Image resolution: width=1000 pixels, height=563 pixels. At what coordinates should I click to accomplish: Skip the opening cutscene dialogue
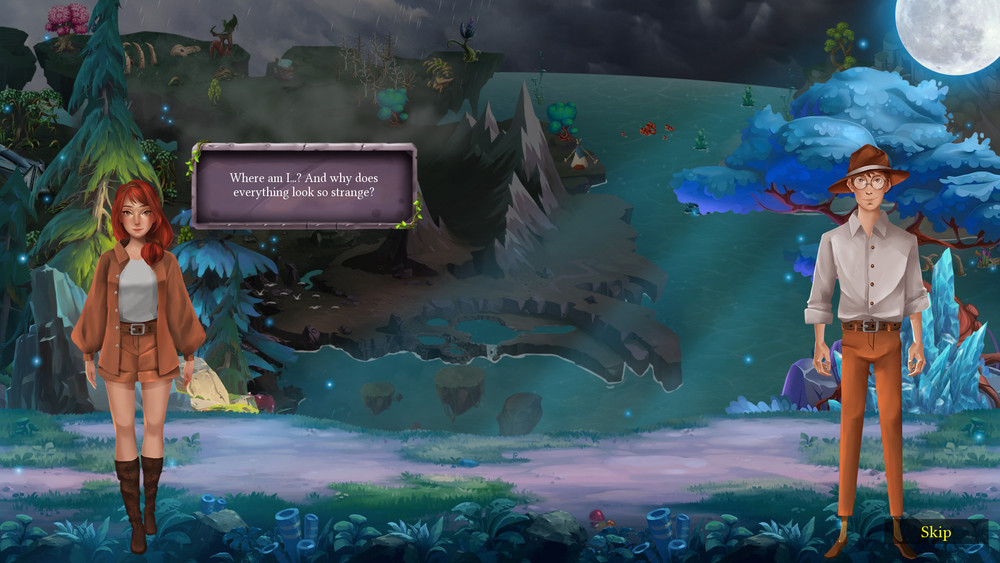935,532
